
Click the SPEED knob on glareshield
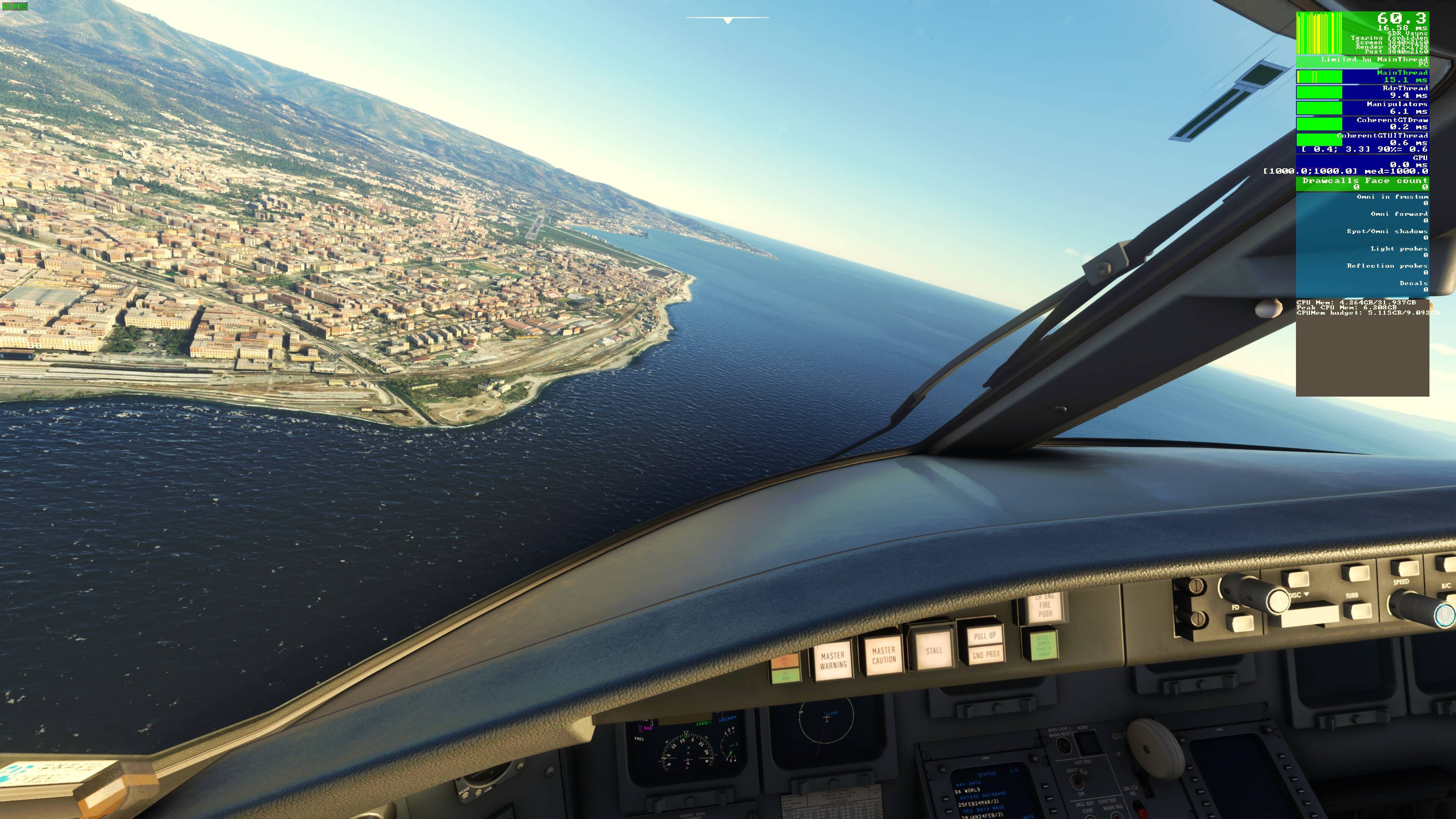pyautogui.click(x=1425, y=607)
